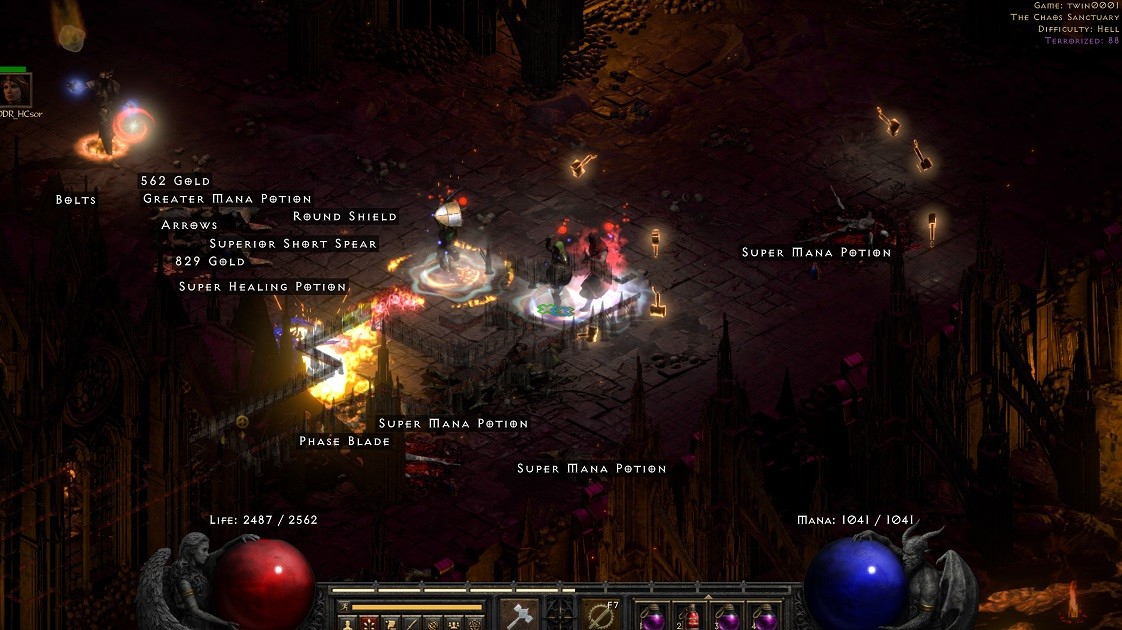The image size is (1122, 630).
Task: Select the Phase Blade item label
Action: click(x=344, y=441)
